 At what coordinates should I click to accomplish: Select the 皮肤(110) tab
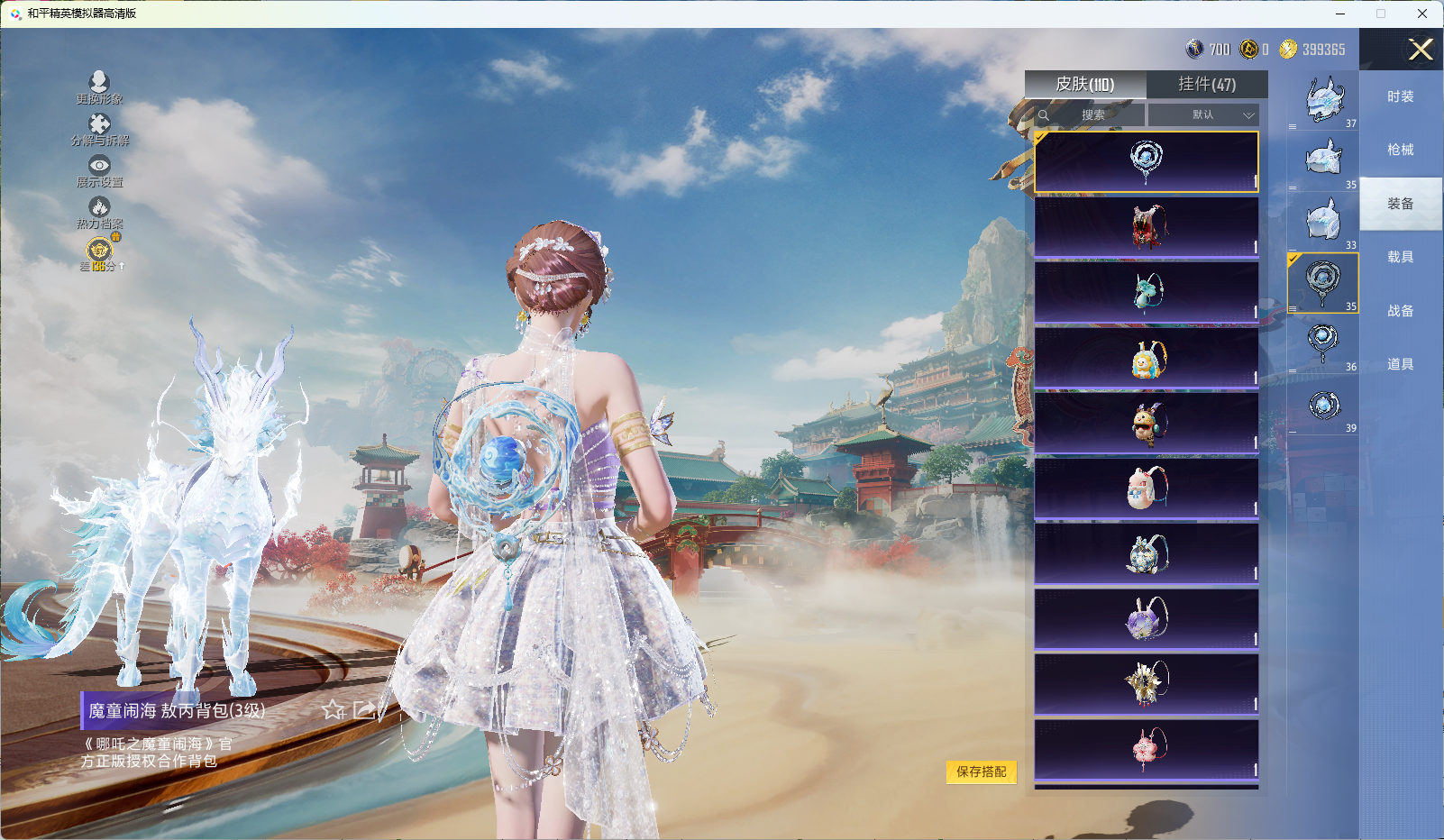[x=1085, y=84]
